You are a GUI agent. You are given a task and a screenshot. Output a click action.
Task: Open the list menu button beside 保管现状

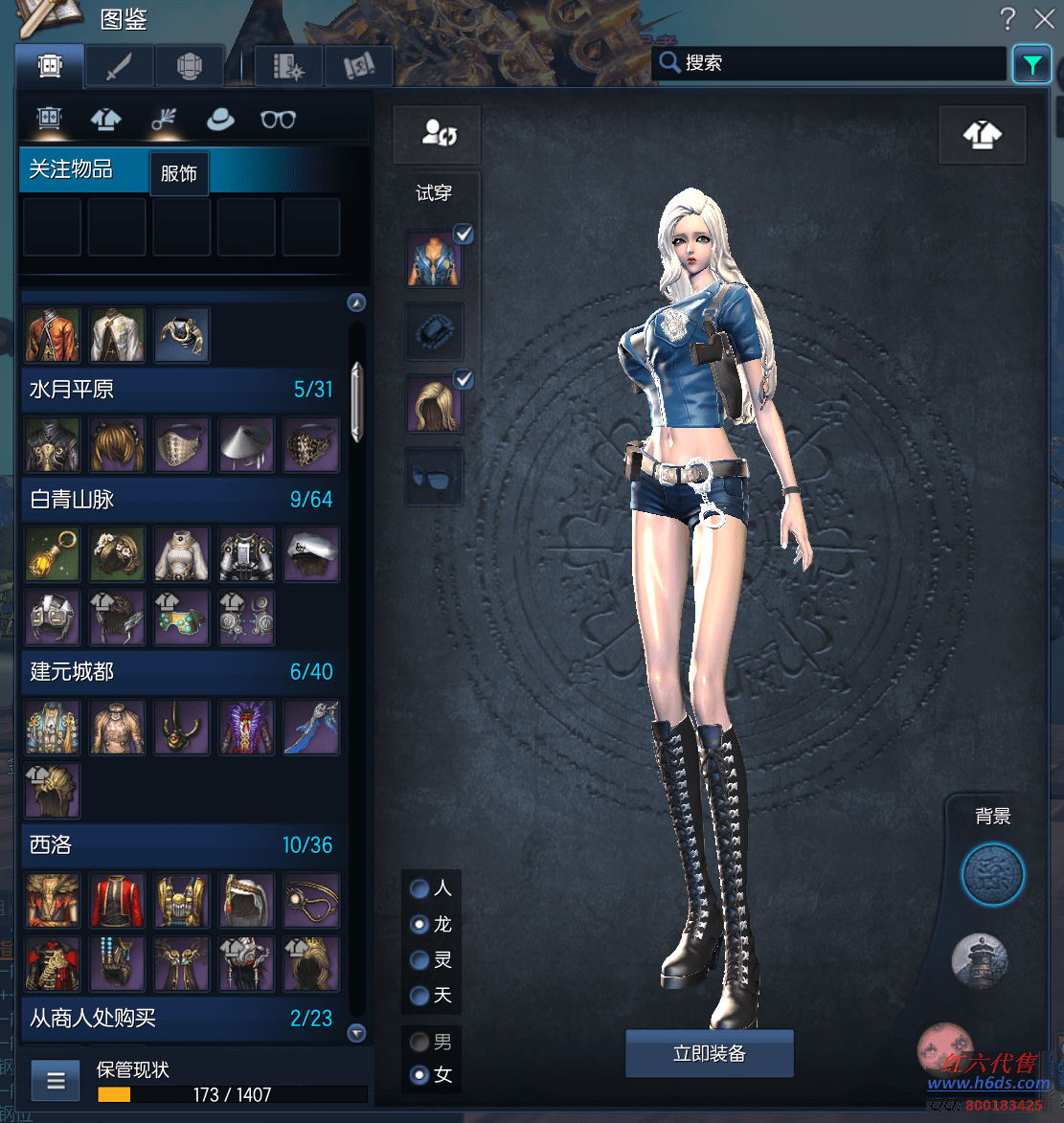point(56,1081)
